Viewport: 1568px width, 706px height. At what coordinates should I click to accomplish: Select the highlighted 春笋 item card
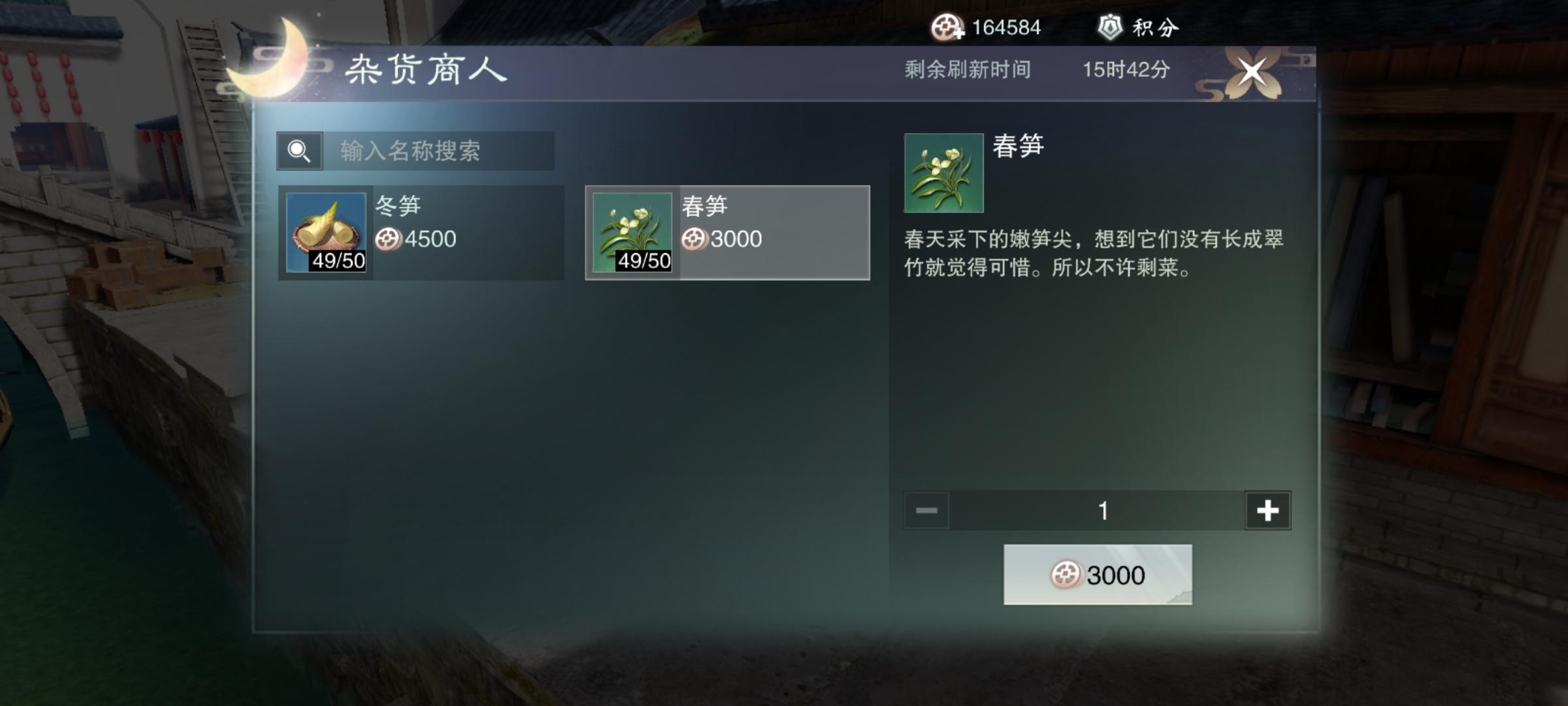[725, 232]
